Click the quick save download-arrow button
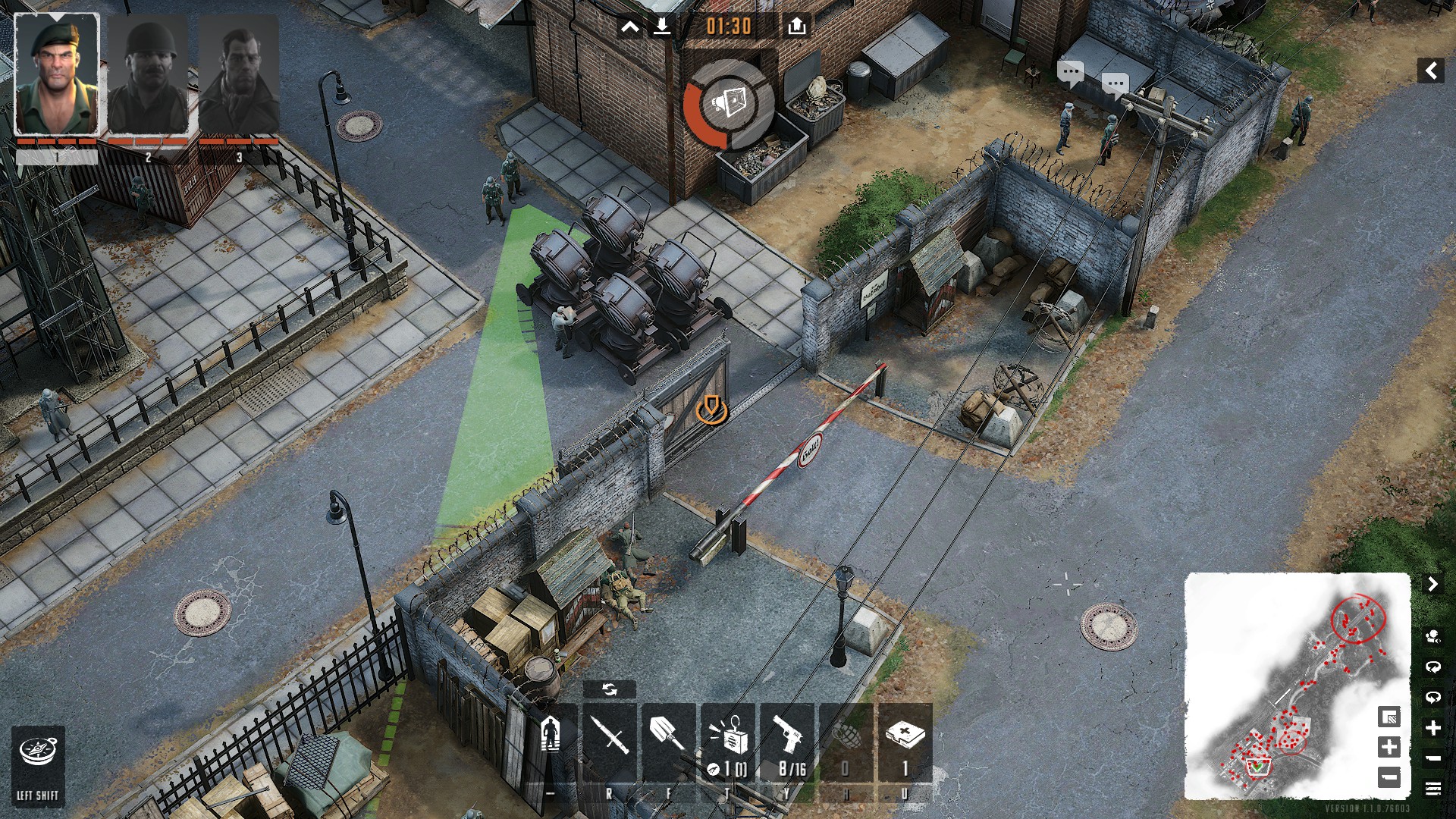The width and height of the screenshot is (1456, 819). pyautogui.click(x=662, y=27)
